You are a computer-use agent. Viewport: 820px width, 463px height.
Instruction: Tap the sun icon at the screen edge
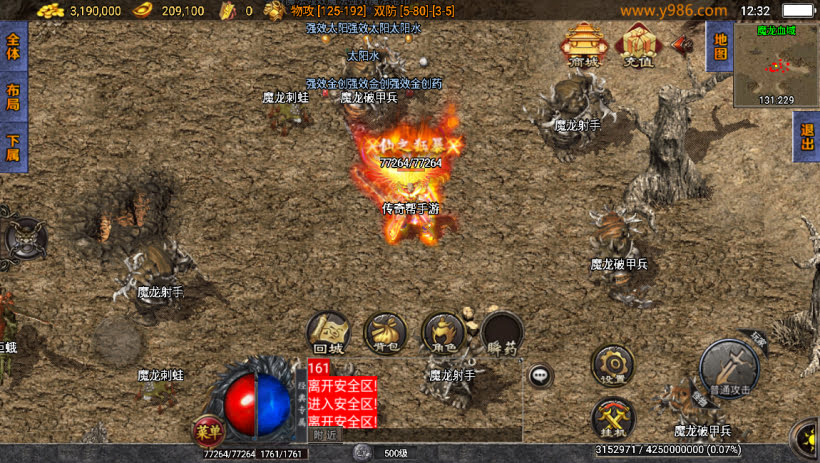click(808, 438)
